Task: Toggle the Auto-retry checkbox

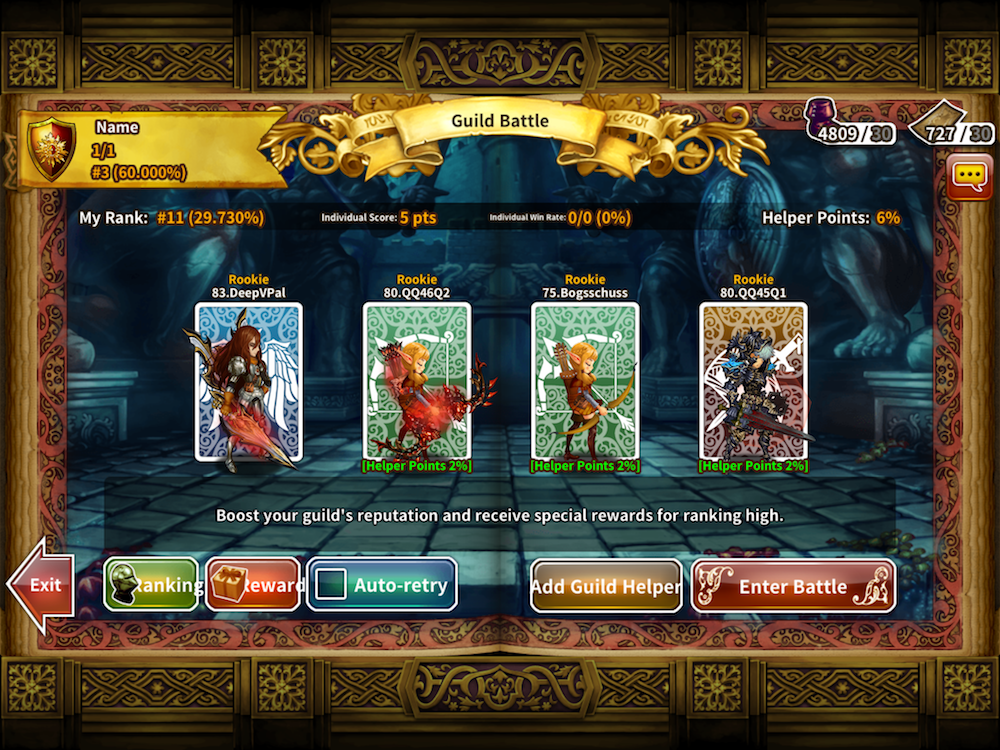Action: pos(330,586)
